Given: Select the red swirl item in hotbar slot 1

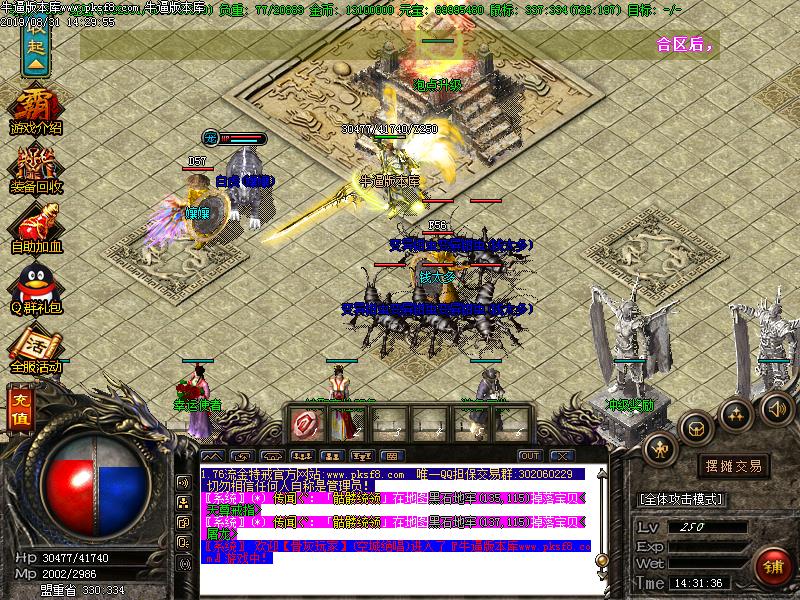Looking at the screenshot, I should tap(304, 424).
